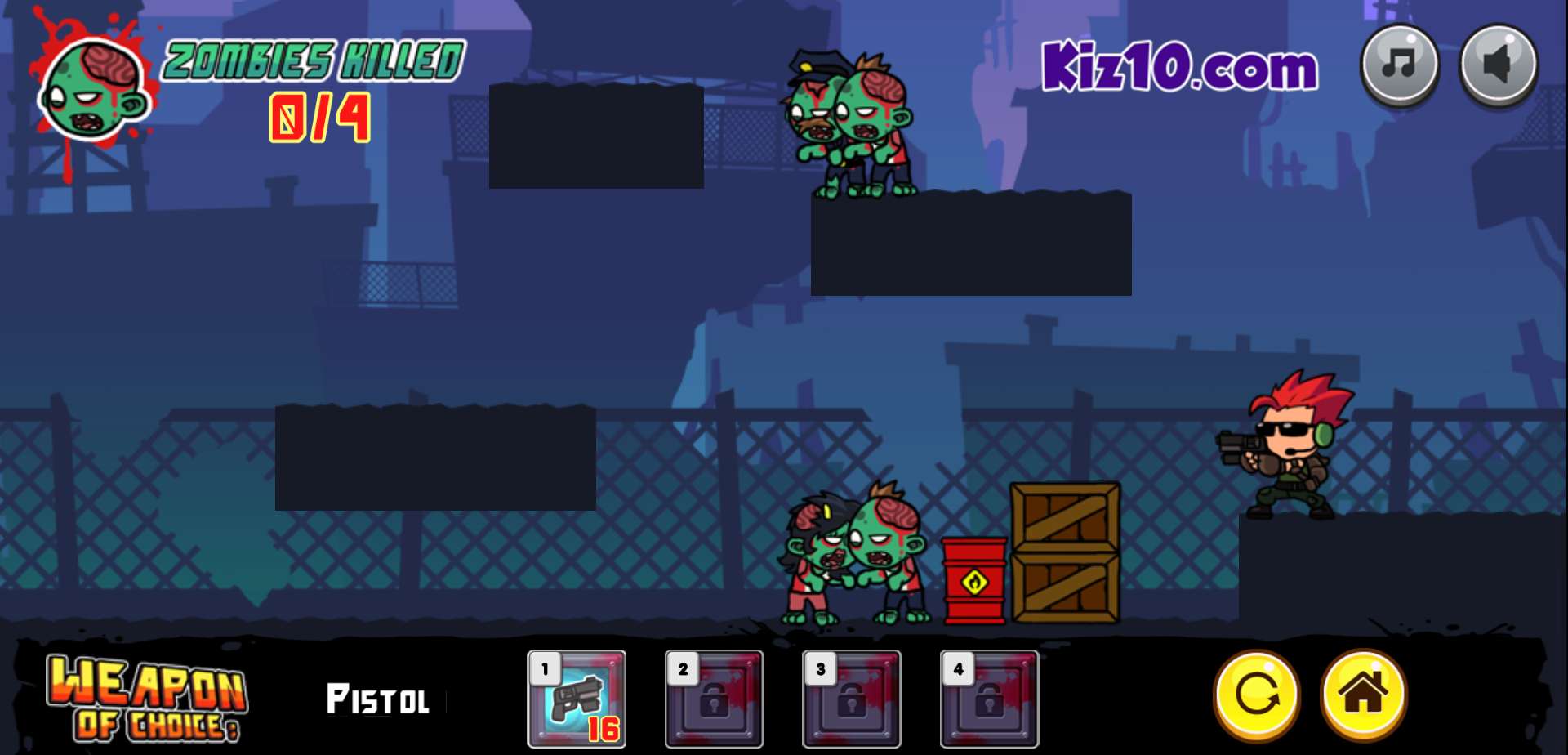Open the Kiz10.com logo link
This screenshot has height=755, width=1568.
click(x=1179, y=67)
